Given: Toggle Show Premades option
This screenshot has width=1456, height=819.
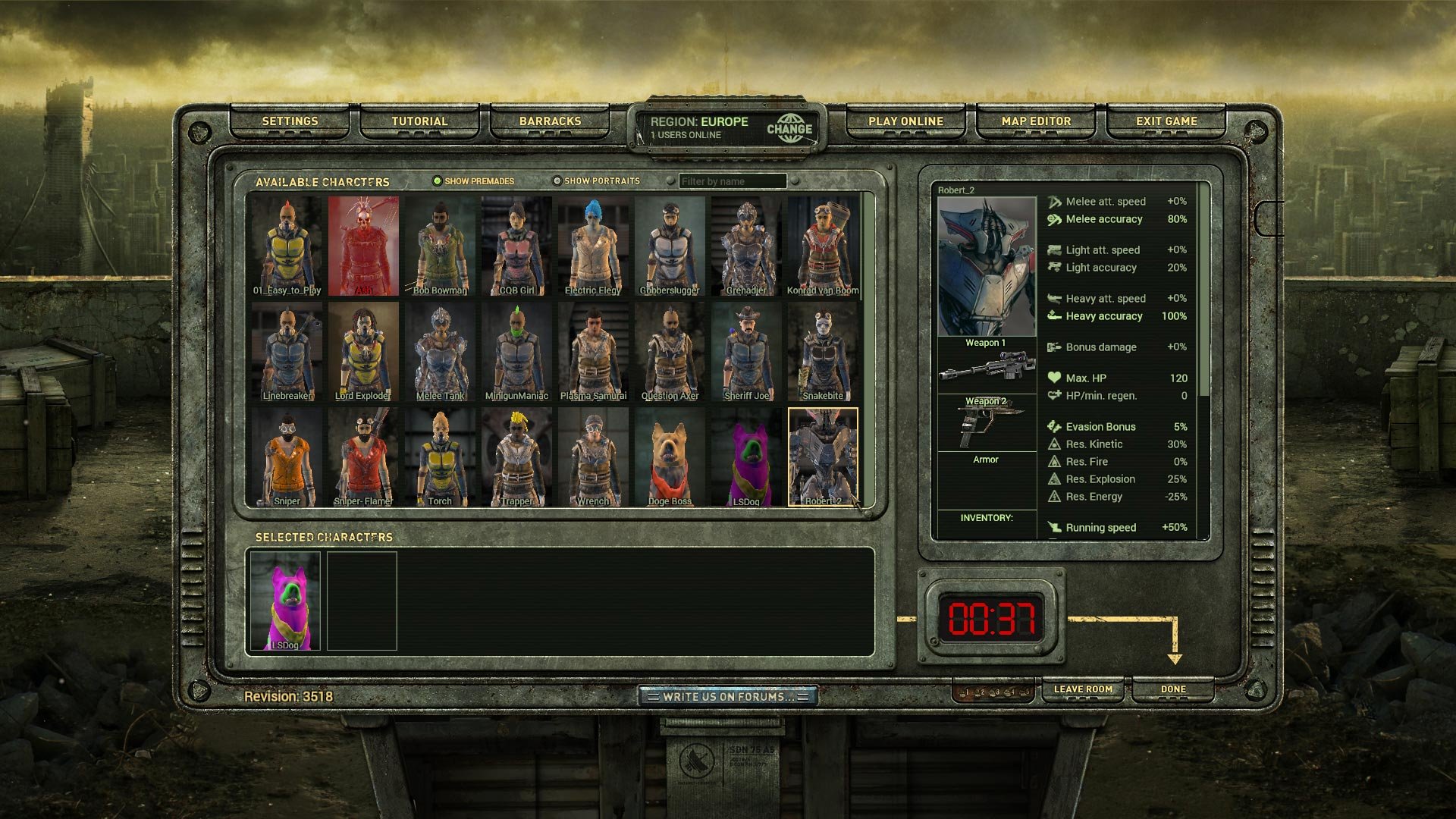Looking at the screenshot, I should [x=438, y=181].
